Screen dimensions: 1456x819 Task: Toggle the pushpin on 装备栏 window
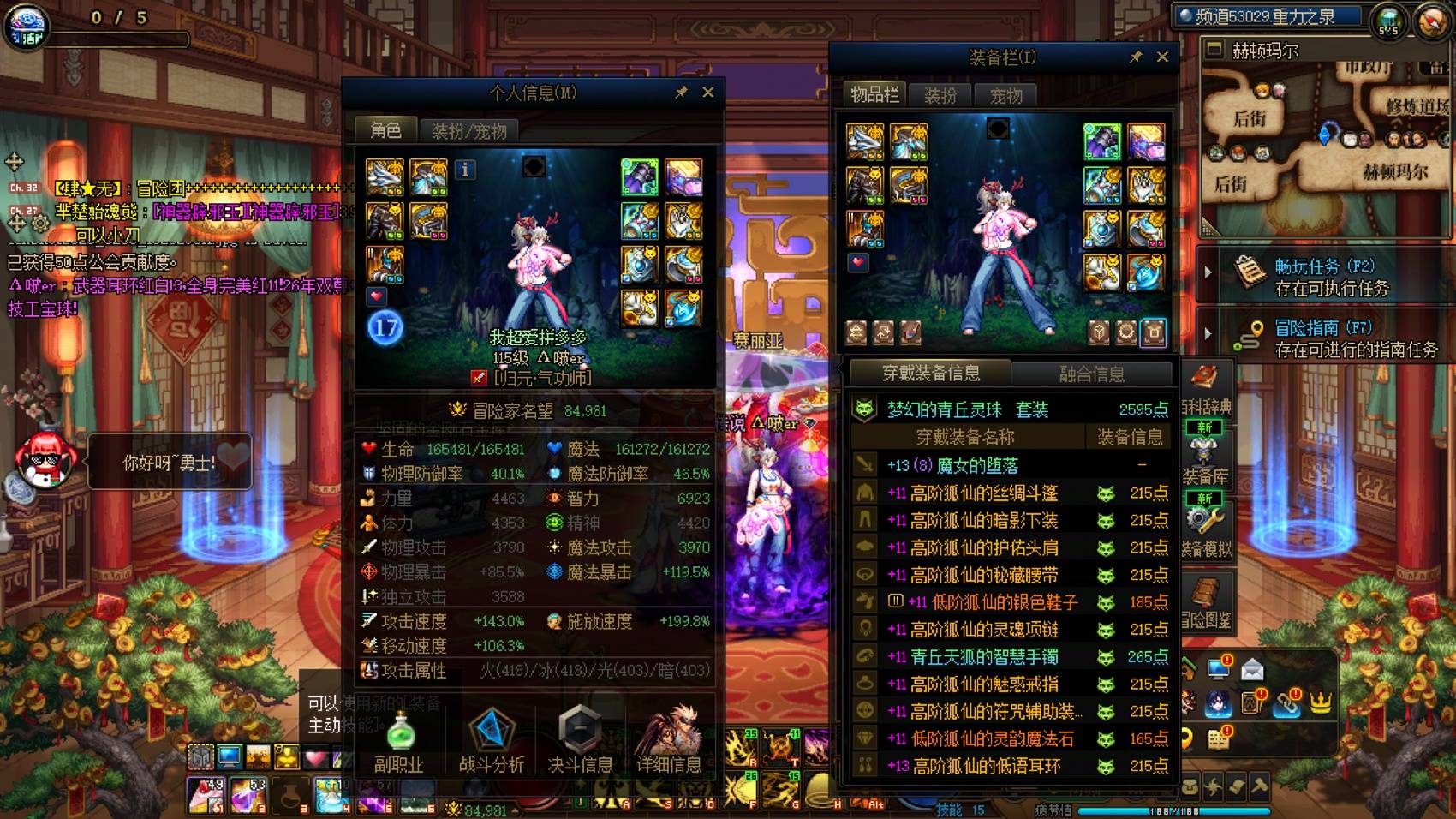tap(1137, 57)
